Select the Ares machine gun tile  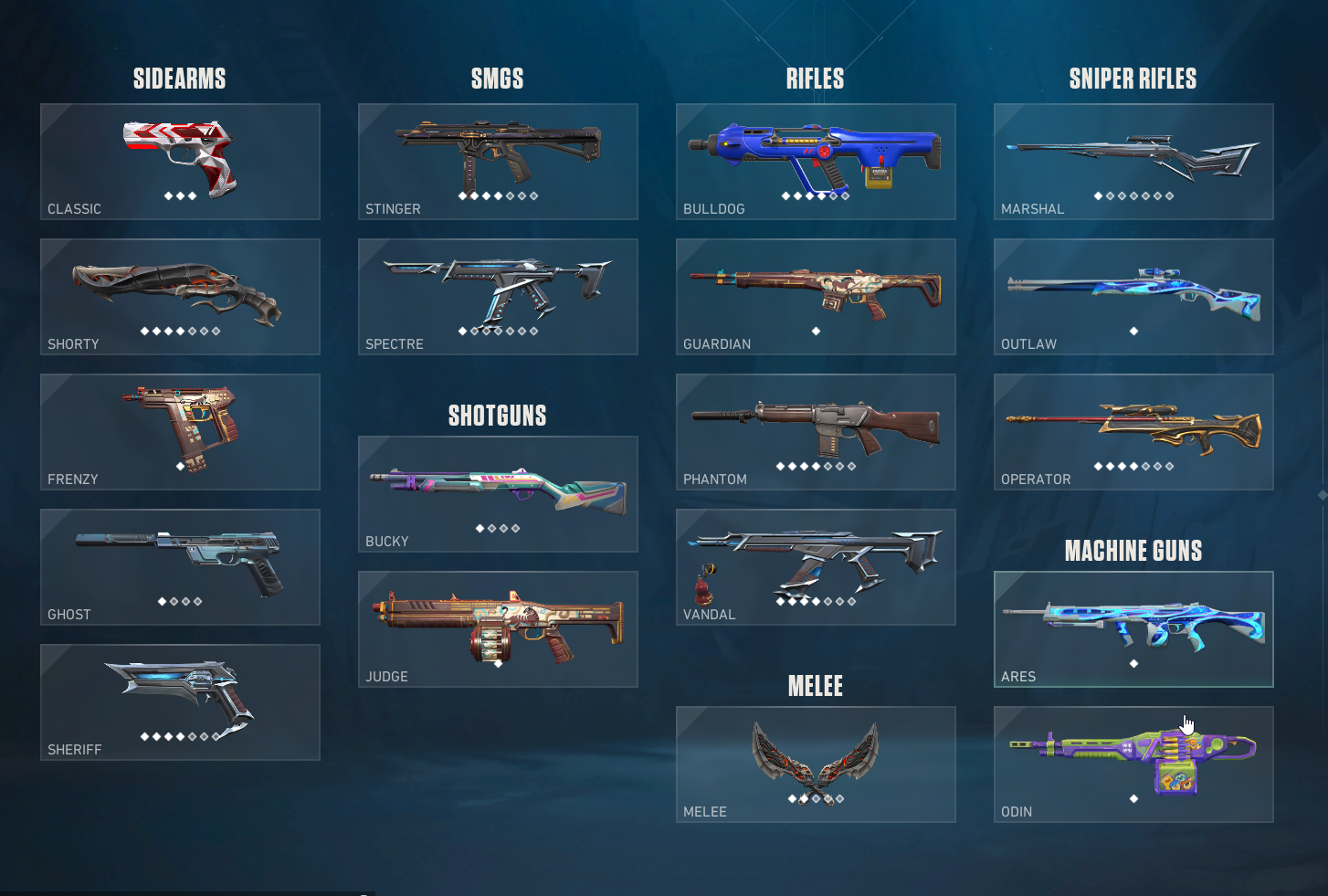1133,629
